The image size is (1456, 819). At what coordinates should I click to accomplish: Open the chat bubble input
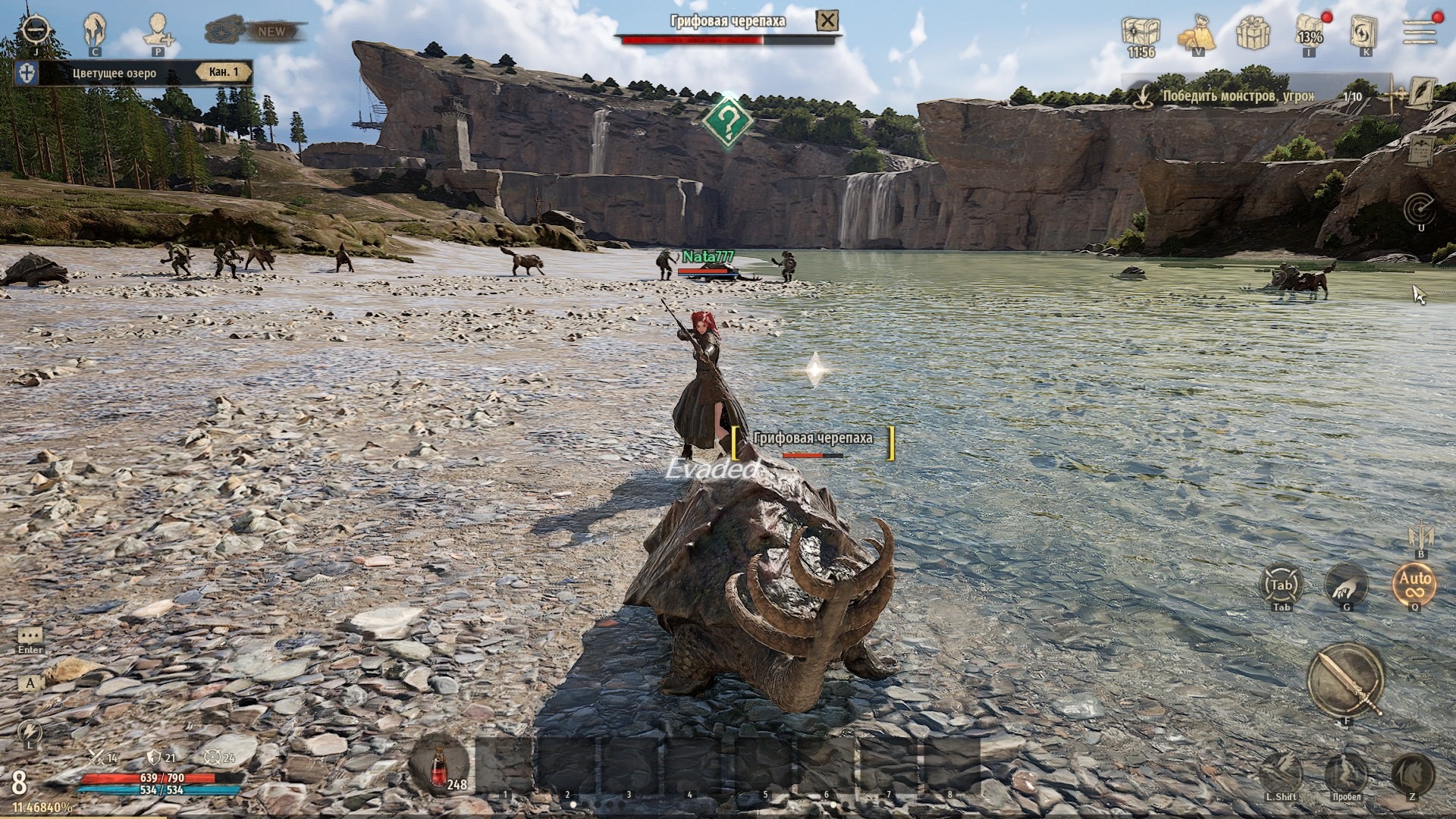pos(30,635)
